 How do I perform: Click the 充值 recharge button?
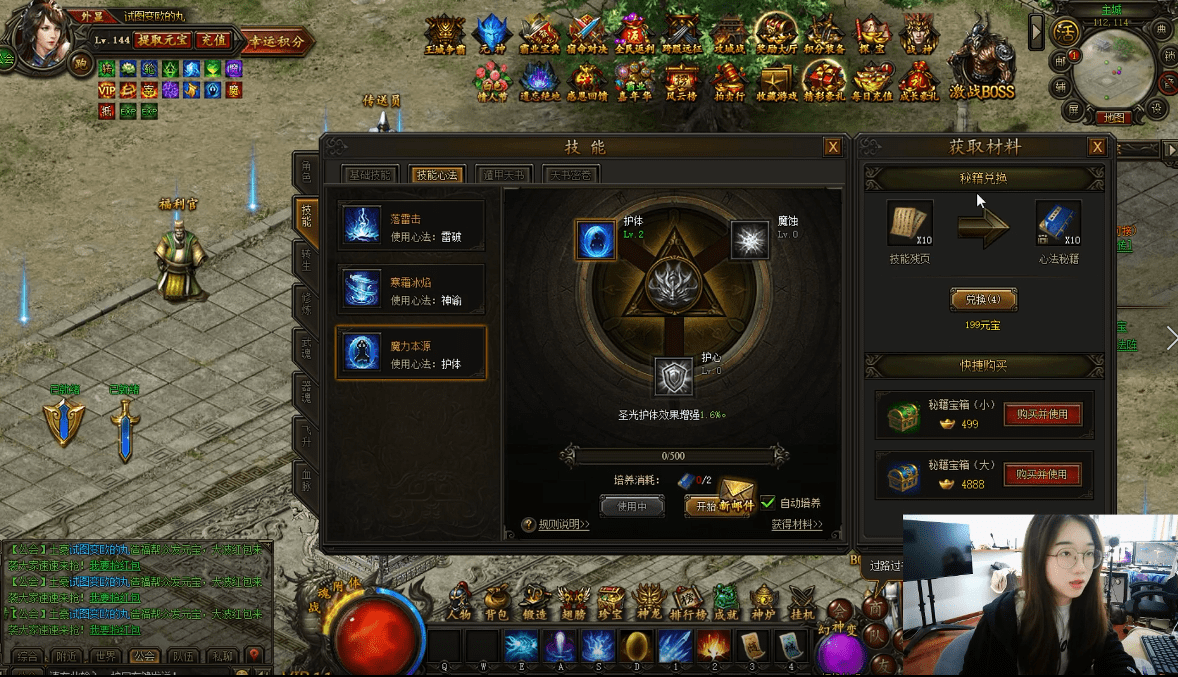tap(212, 40)
